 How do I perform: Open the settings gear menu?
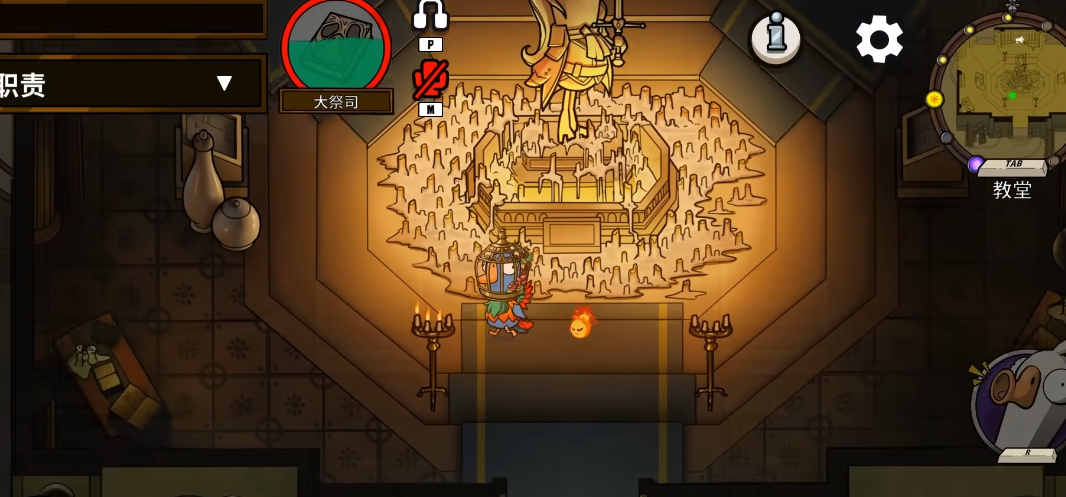click(x=879, y=40)
